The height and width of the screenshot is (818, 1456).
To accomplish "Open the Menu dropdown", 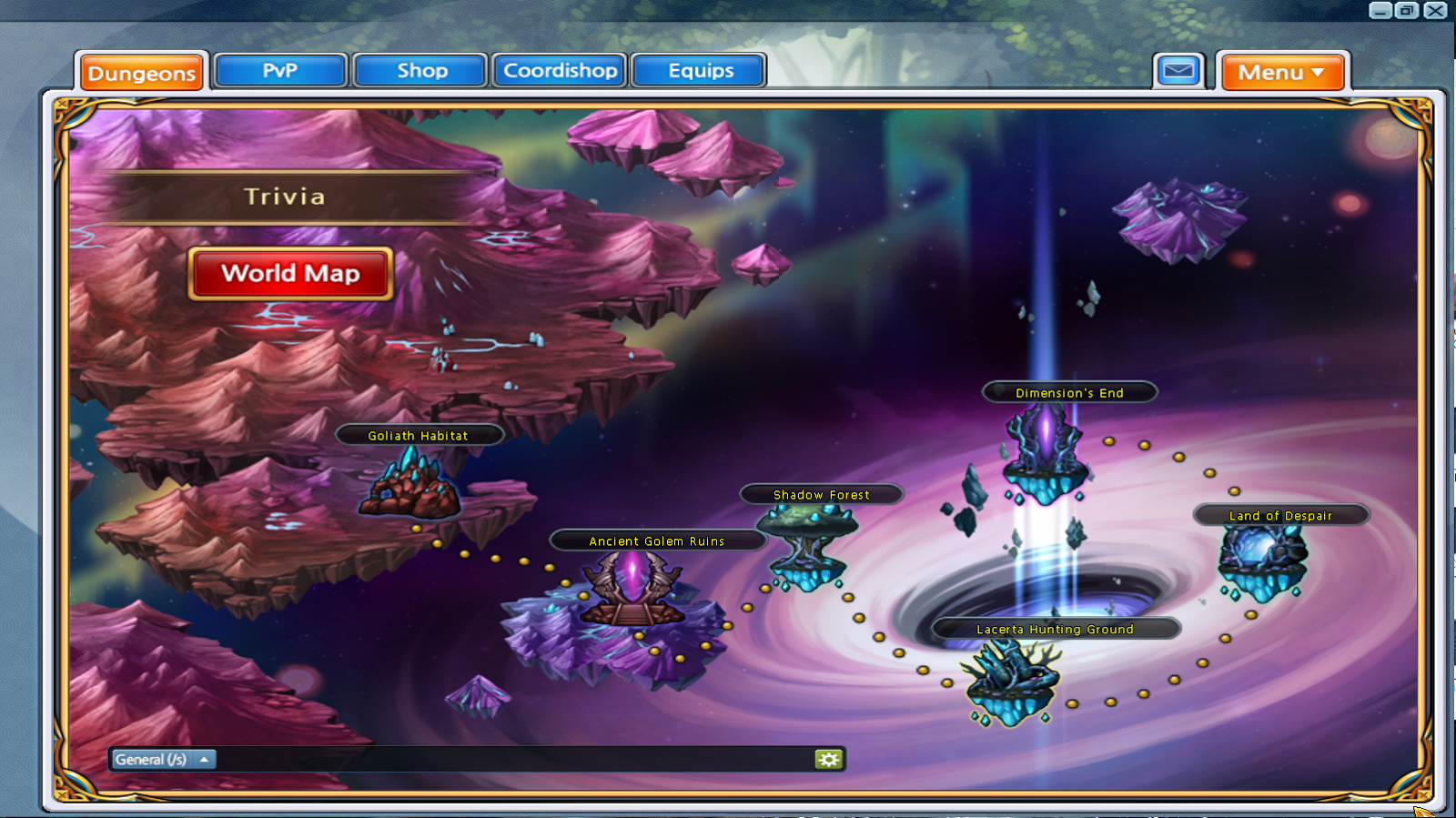I will pos(1282,72).
